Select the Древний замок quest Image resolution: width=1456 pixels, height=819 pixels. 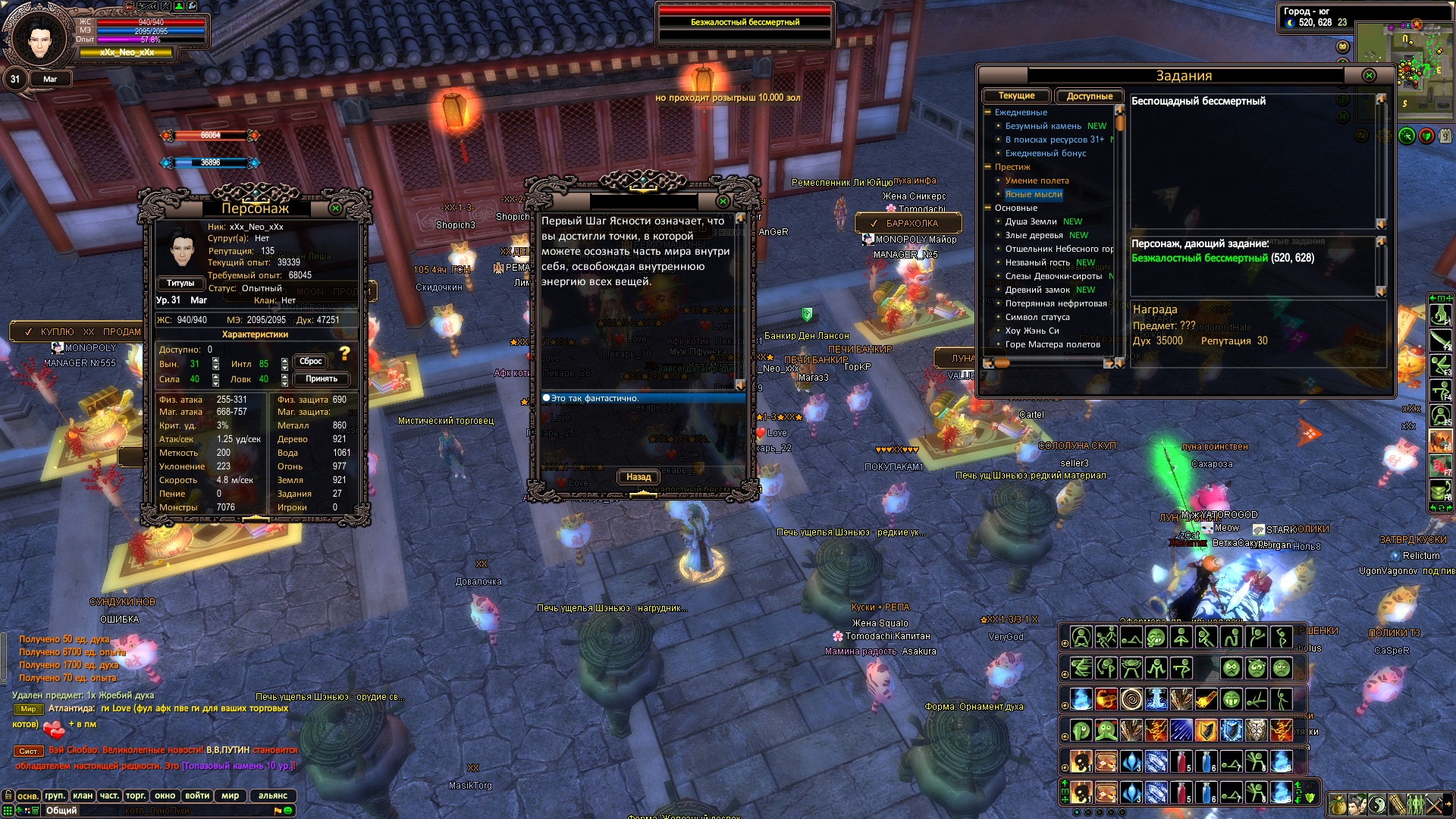pyautogui.click(x=1037, y=290)
